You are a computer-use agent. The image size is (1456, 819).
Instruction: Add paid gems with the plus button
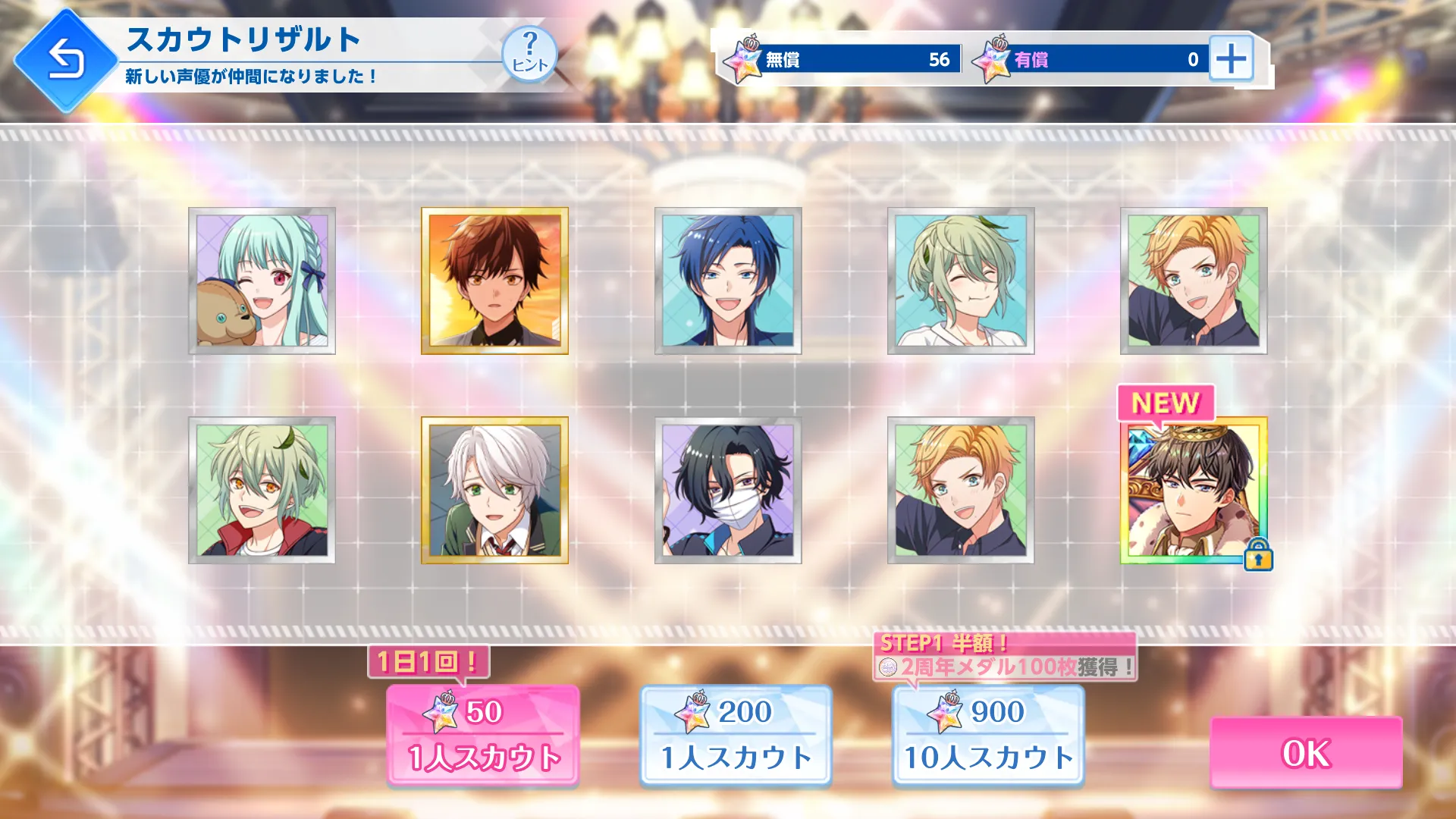coord(1230,58)
